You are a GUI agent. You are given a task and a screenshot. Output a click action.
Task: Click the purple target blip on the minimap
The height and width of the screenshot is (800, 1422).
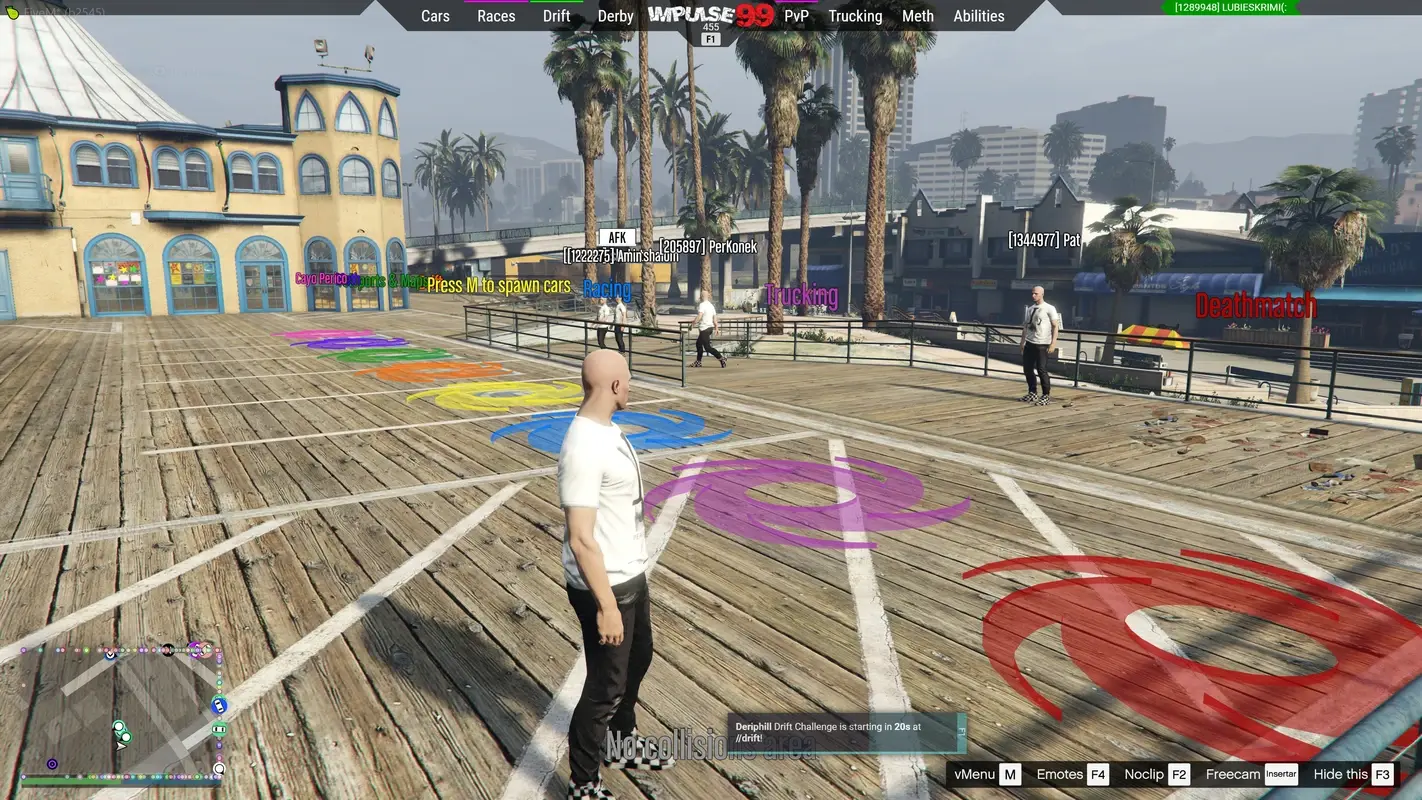52,762
